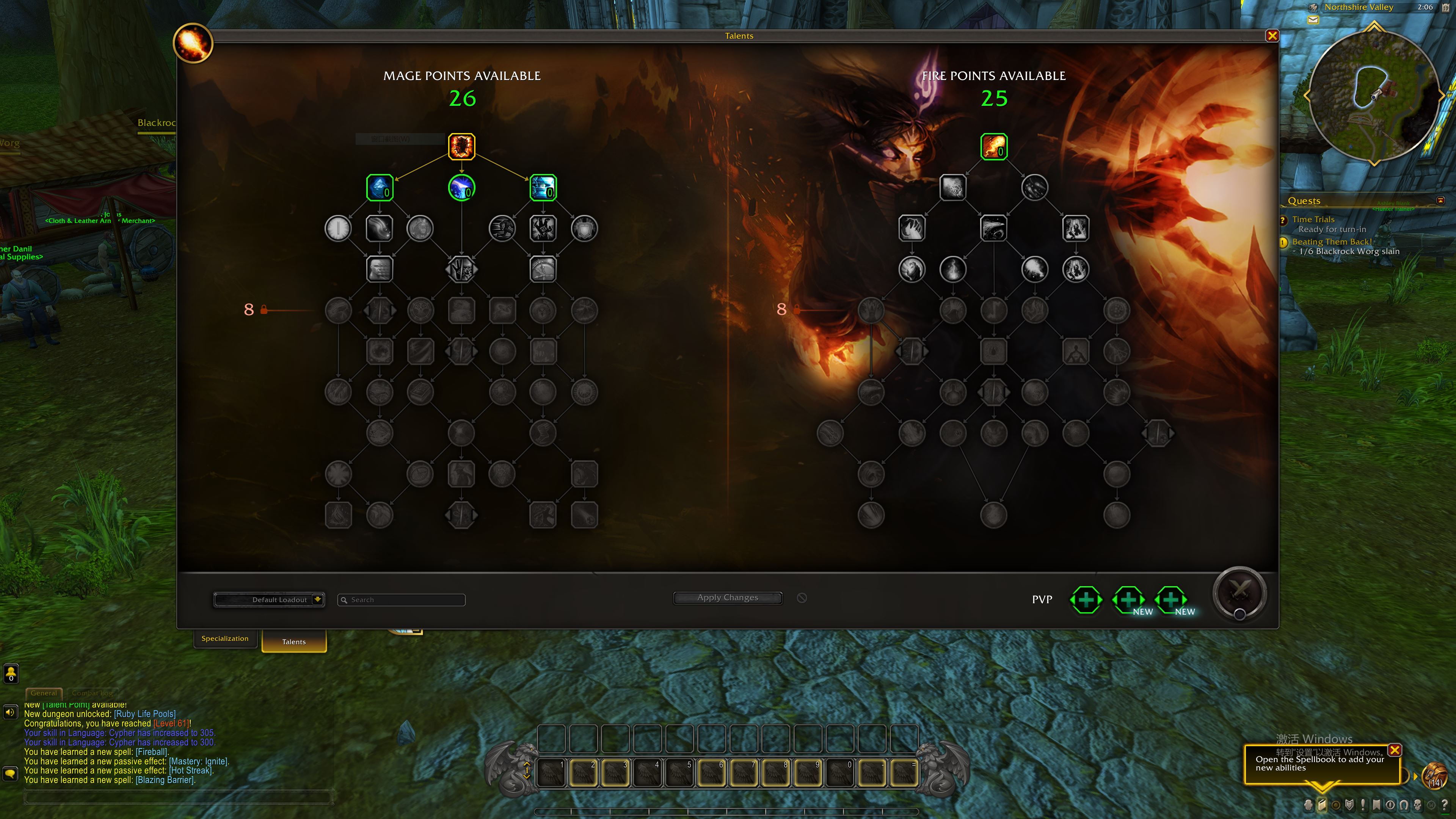This screenshot has height=819, width=1456.
Task: Click the Ruby Life Pools chat link
Action: 145,714
